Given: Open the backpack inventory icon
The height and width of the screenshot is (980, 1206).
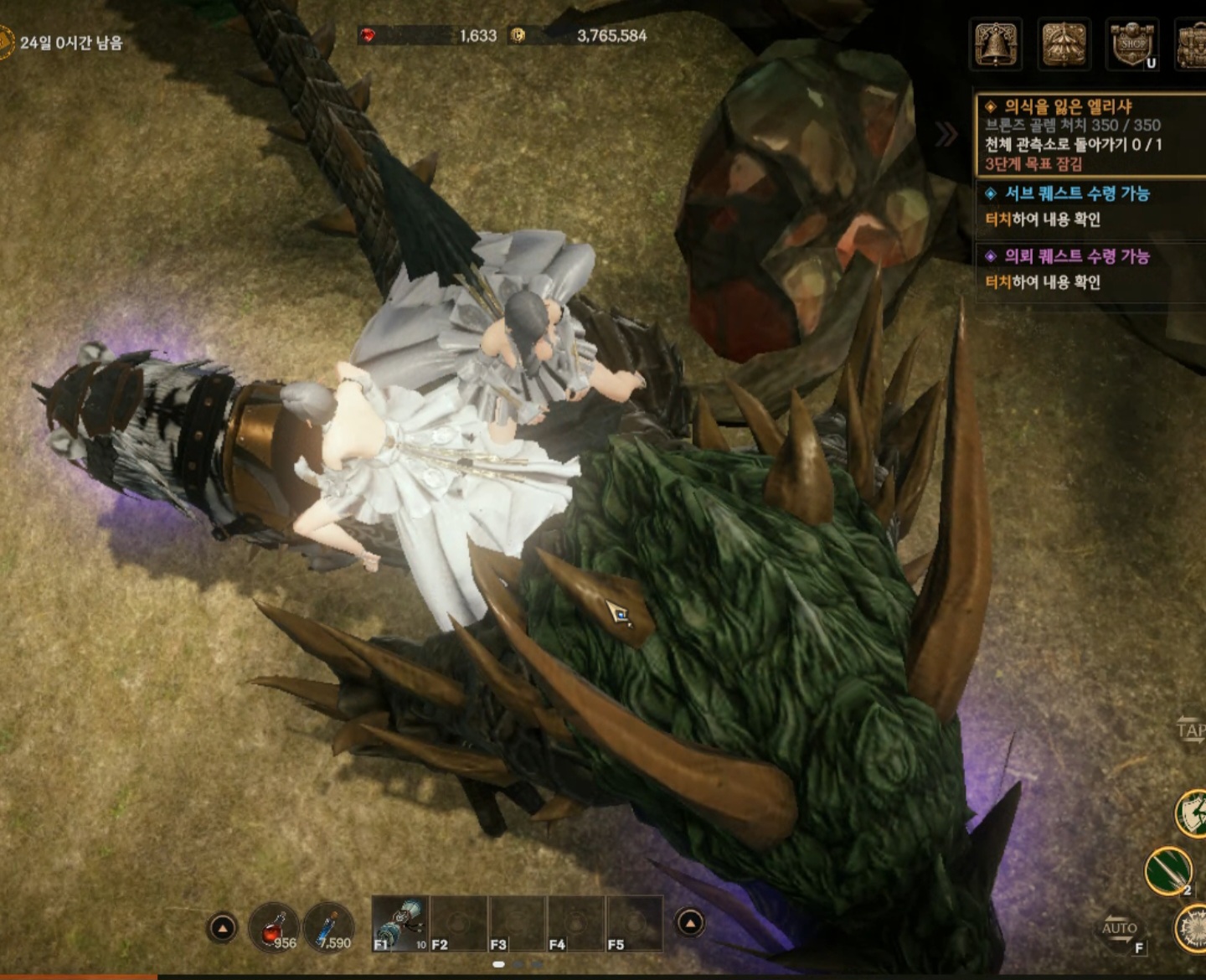Looking at the screenshot, I should [x=1192, y=44].
